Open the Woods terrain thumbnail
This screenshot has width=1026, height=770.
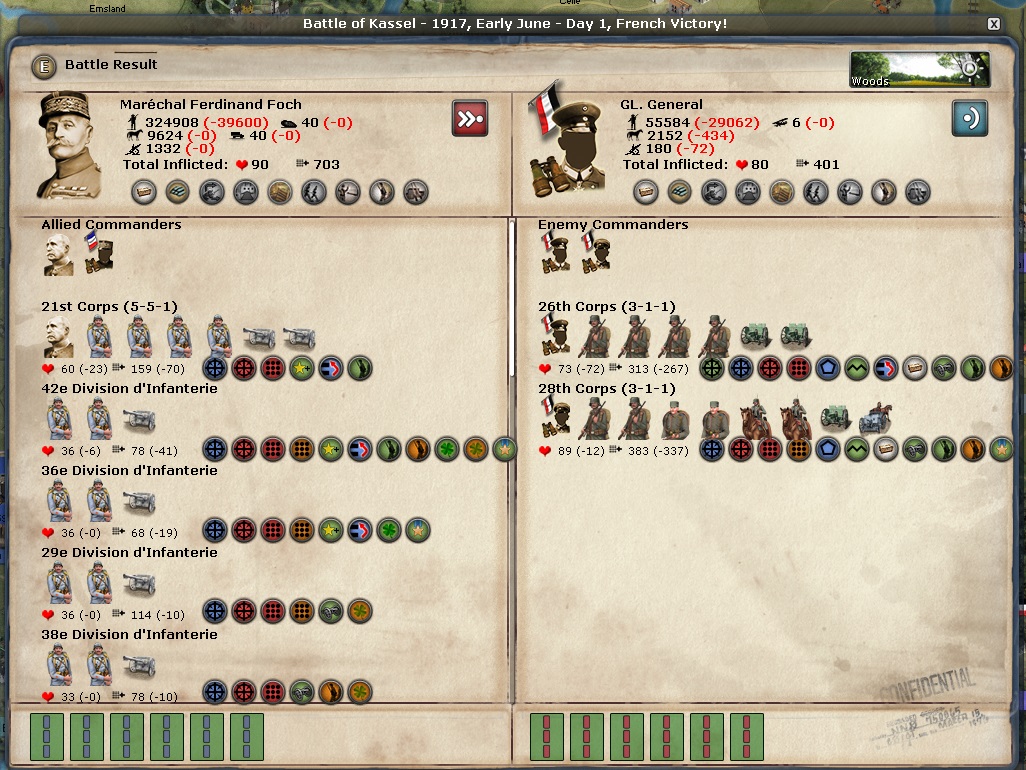point(919,69)
